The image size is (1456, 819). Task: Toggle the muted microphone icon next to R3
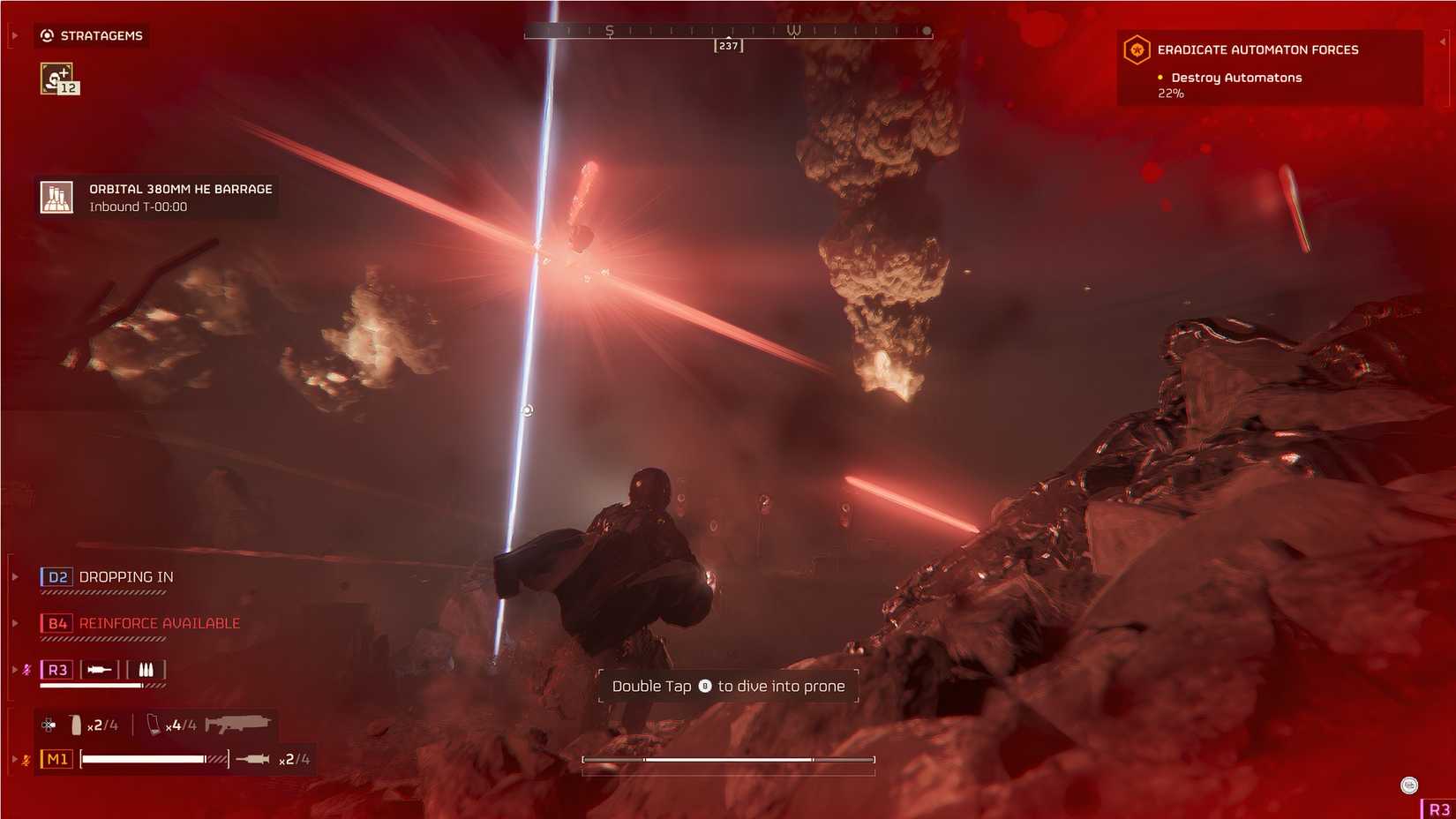pyautogui.click(x=27, y=669)
